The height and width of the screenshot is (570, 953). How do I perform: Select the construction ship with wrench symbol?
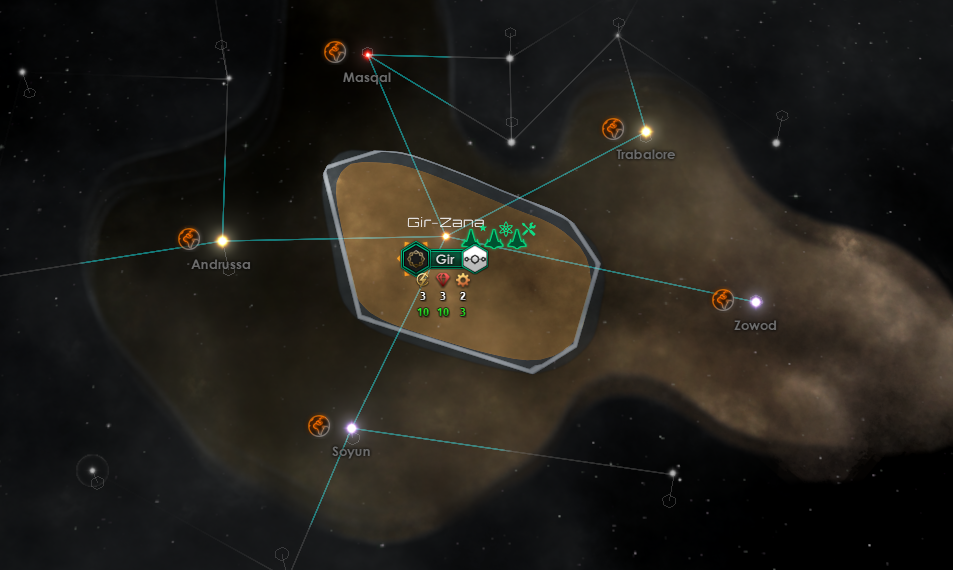click(x=529, y=230)
